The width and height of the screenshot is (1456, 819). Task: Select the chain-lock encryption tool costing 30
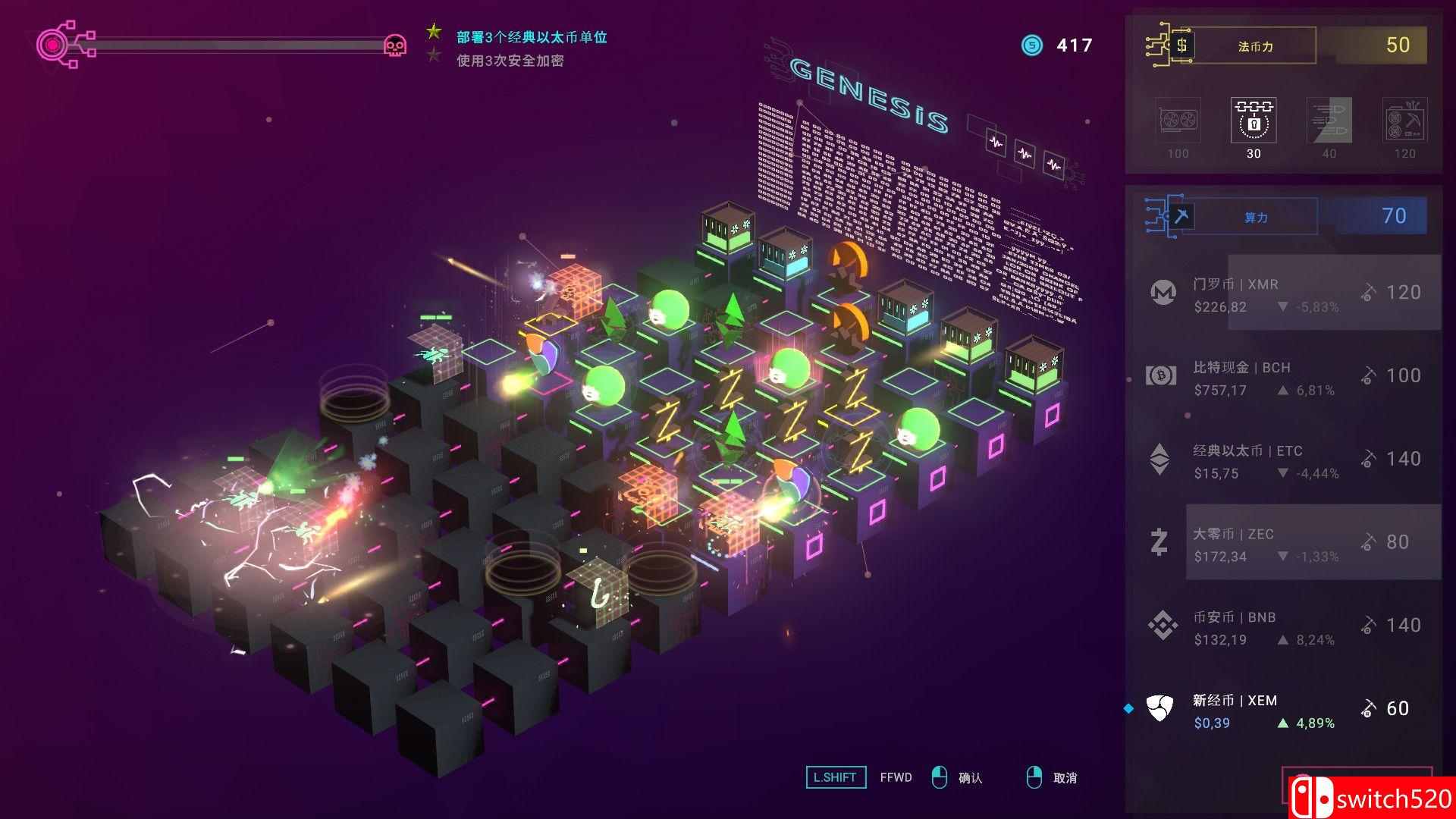pos(1253,121)
